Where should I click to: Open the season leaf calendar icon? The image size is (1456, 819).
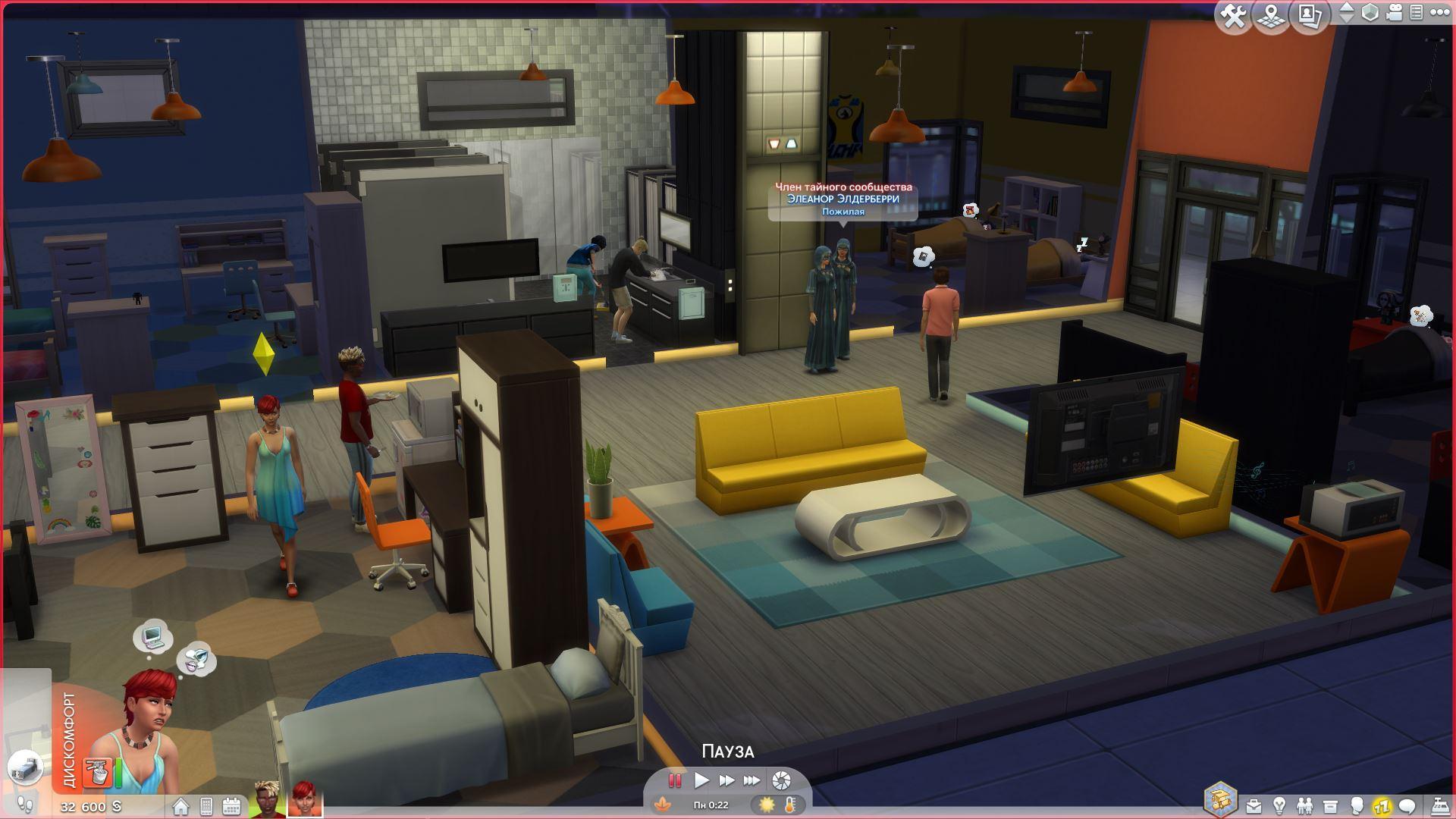point(663,804)
